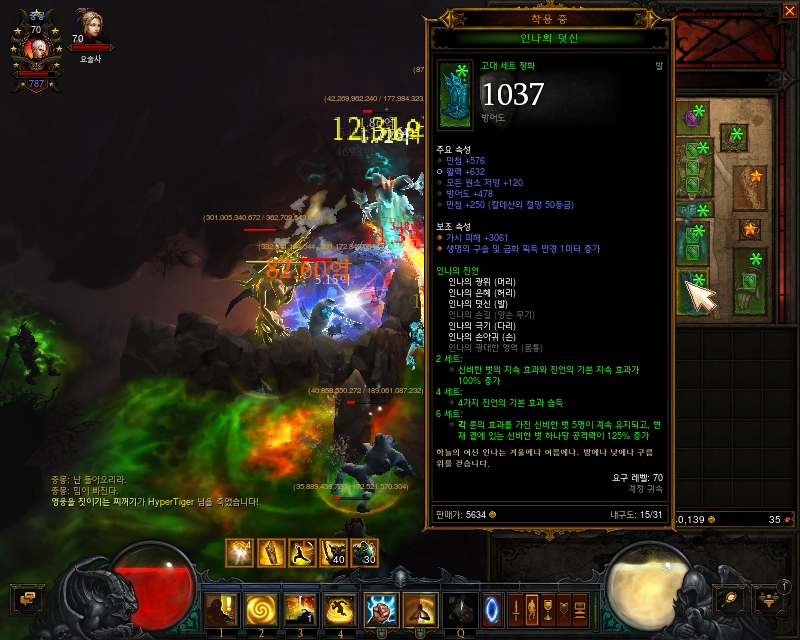Click the first golden buff icon above the hotbar
800x640 pixels.
238,552
